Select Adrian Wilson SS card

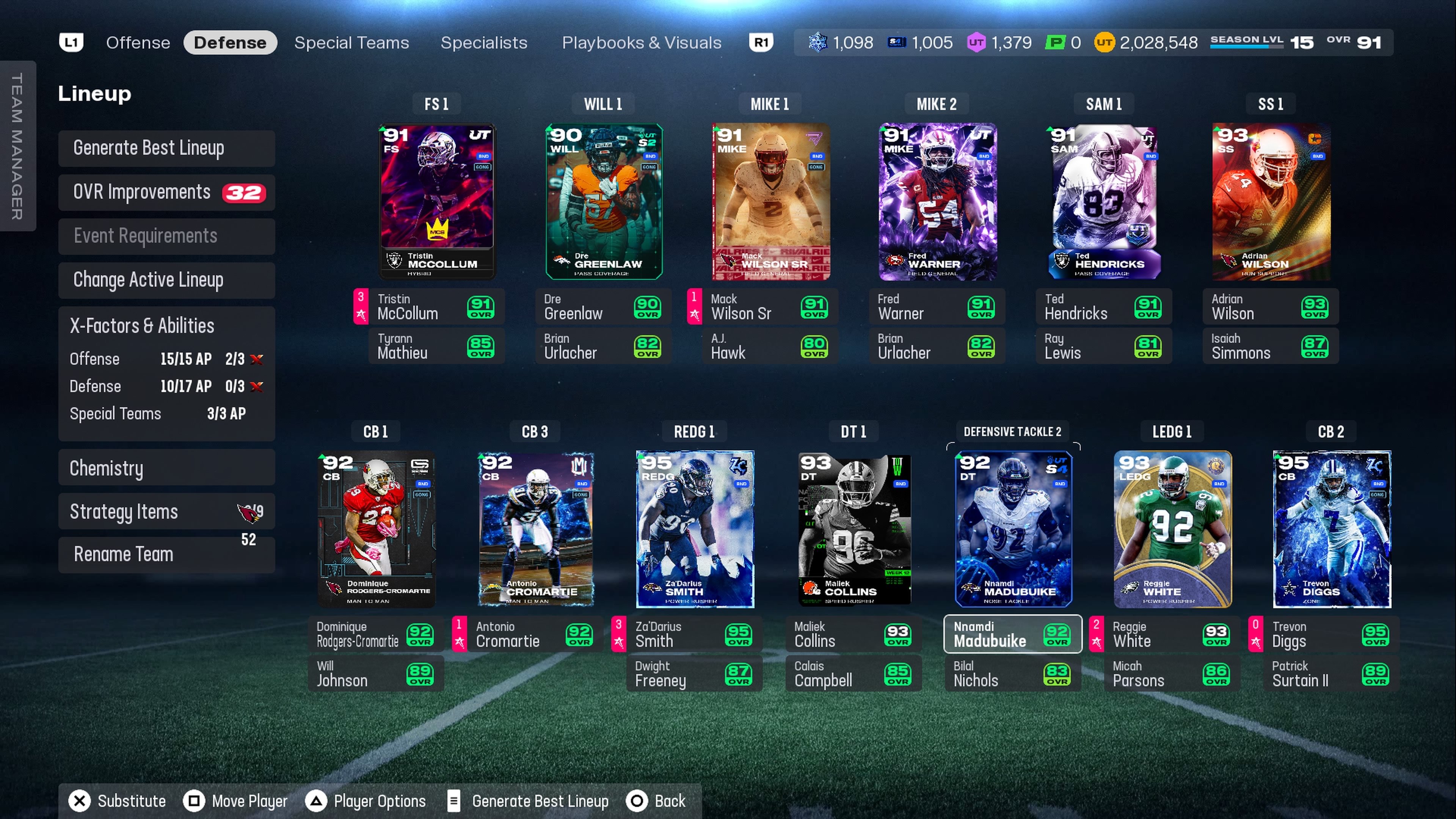[1271, 201]
